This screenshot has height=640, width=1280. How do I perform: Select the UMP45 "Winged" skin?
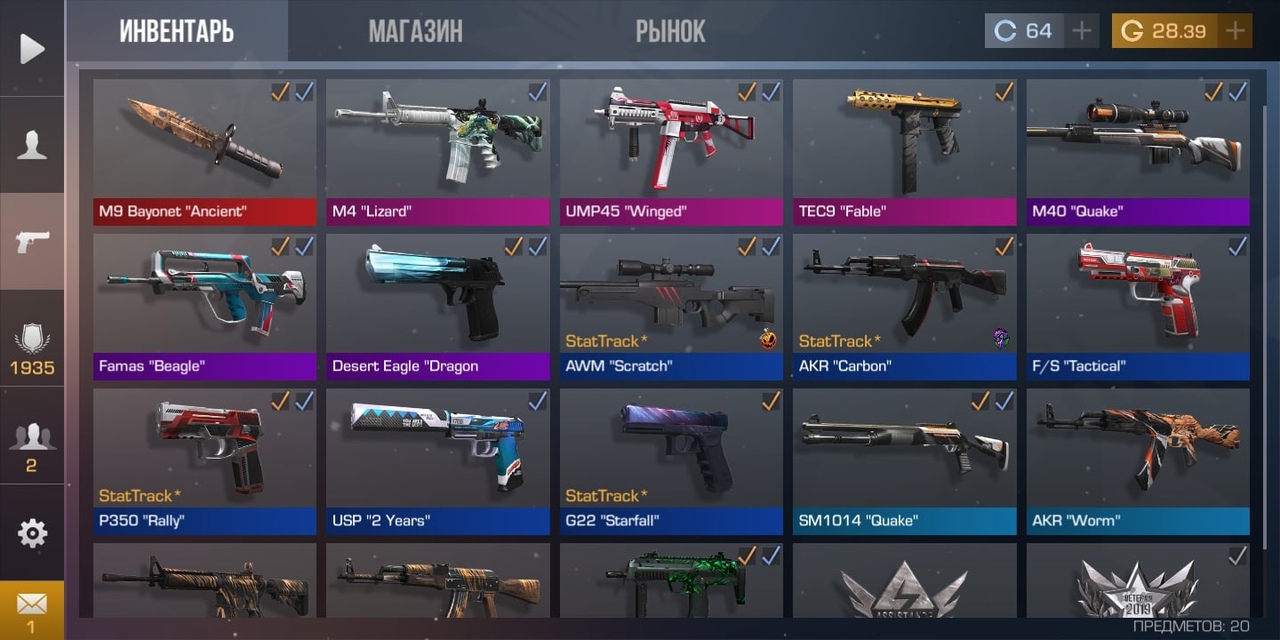[x=671, y=150]
